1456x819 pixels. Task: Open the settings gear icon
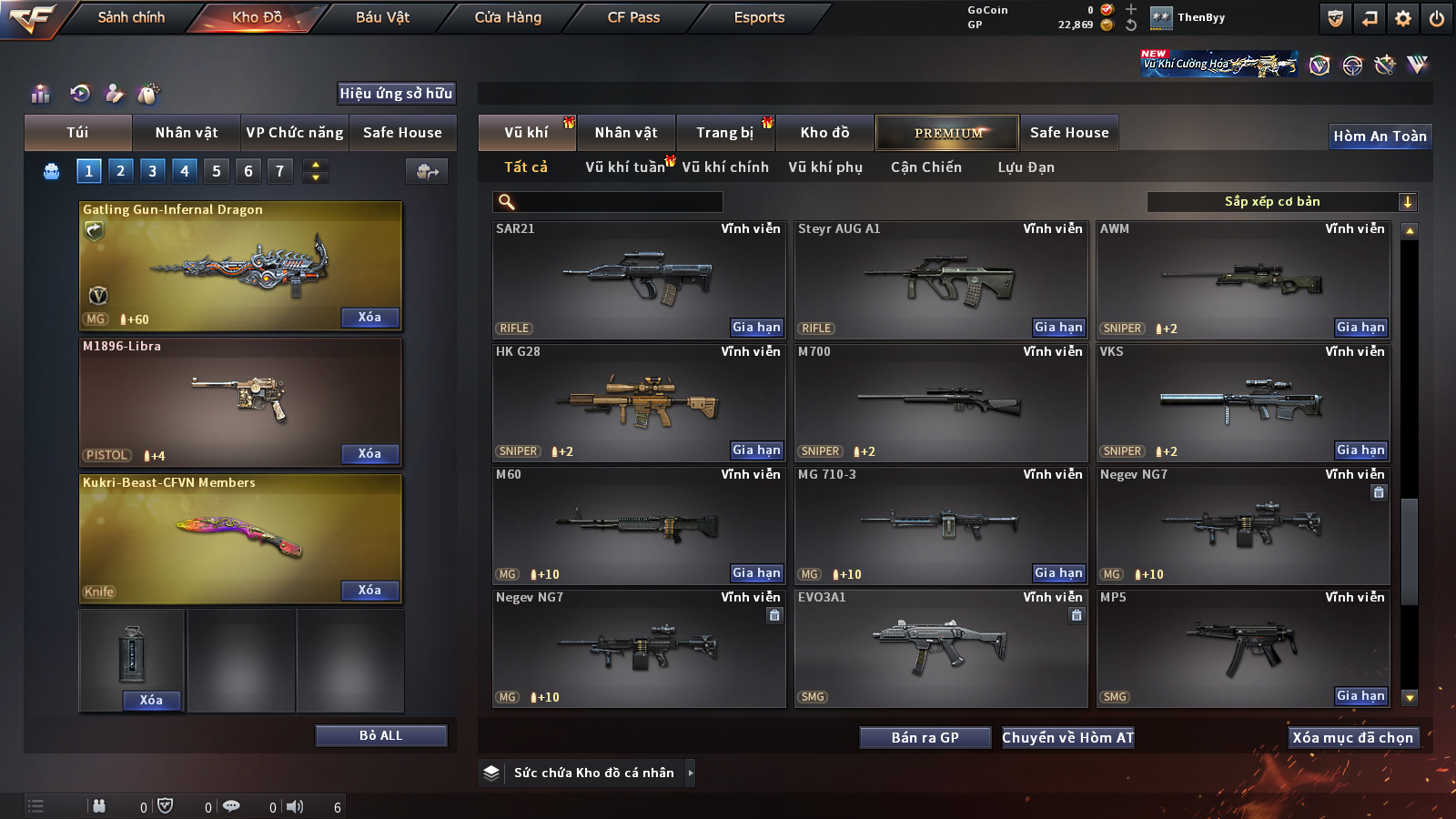(1403, 17)
